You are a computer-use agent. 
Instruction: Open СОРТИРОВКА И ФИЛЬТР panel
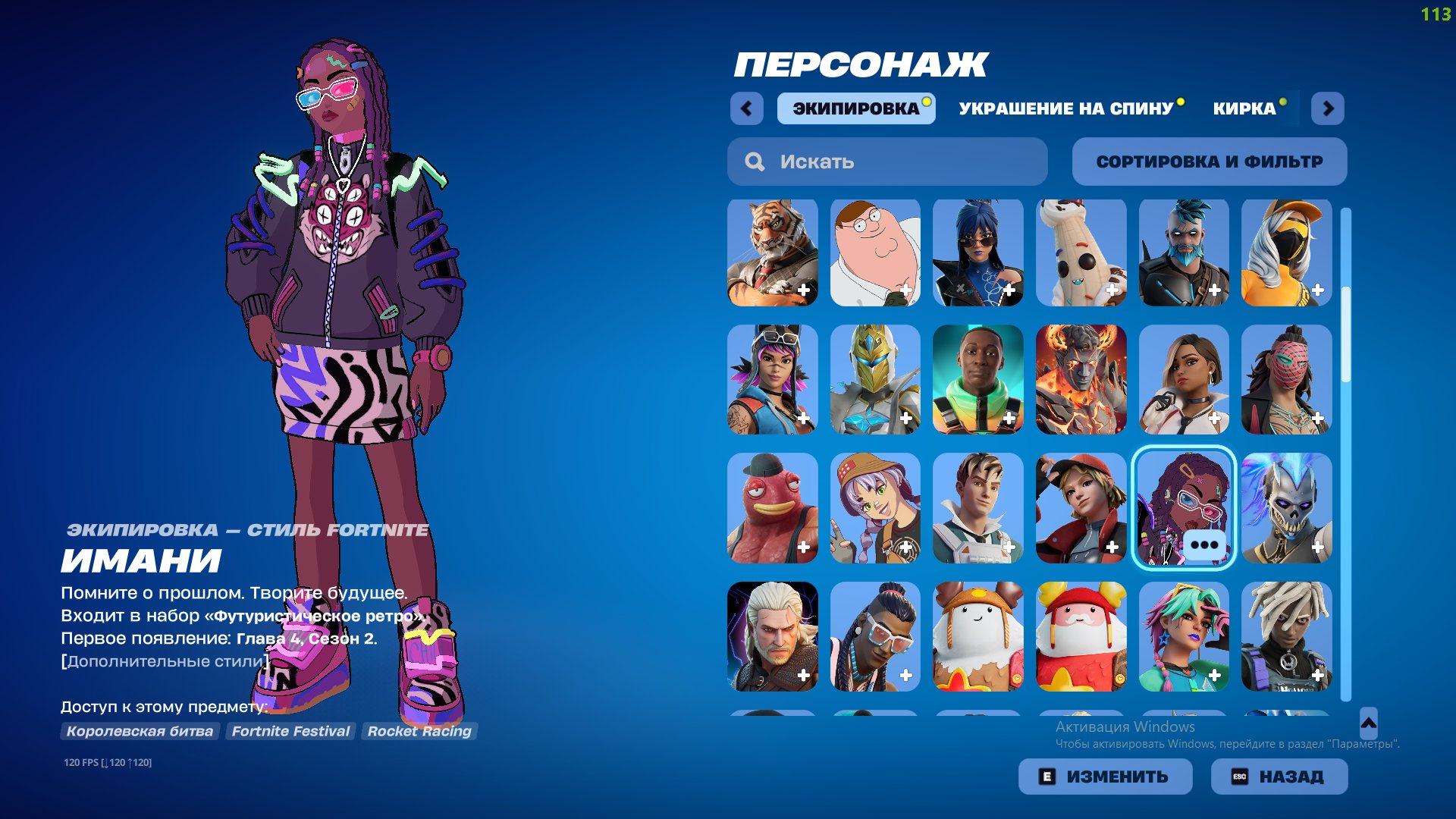(1210, 161)
